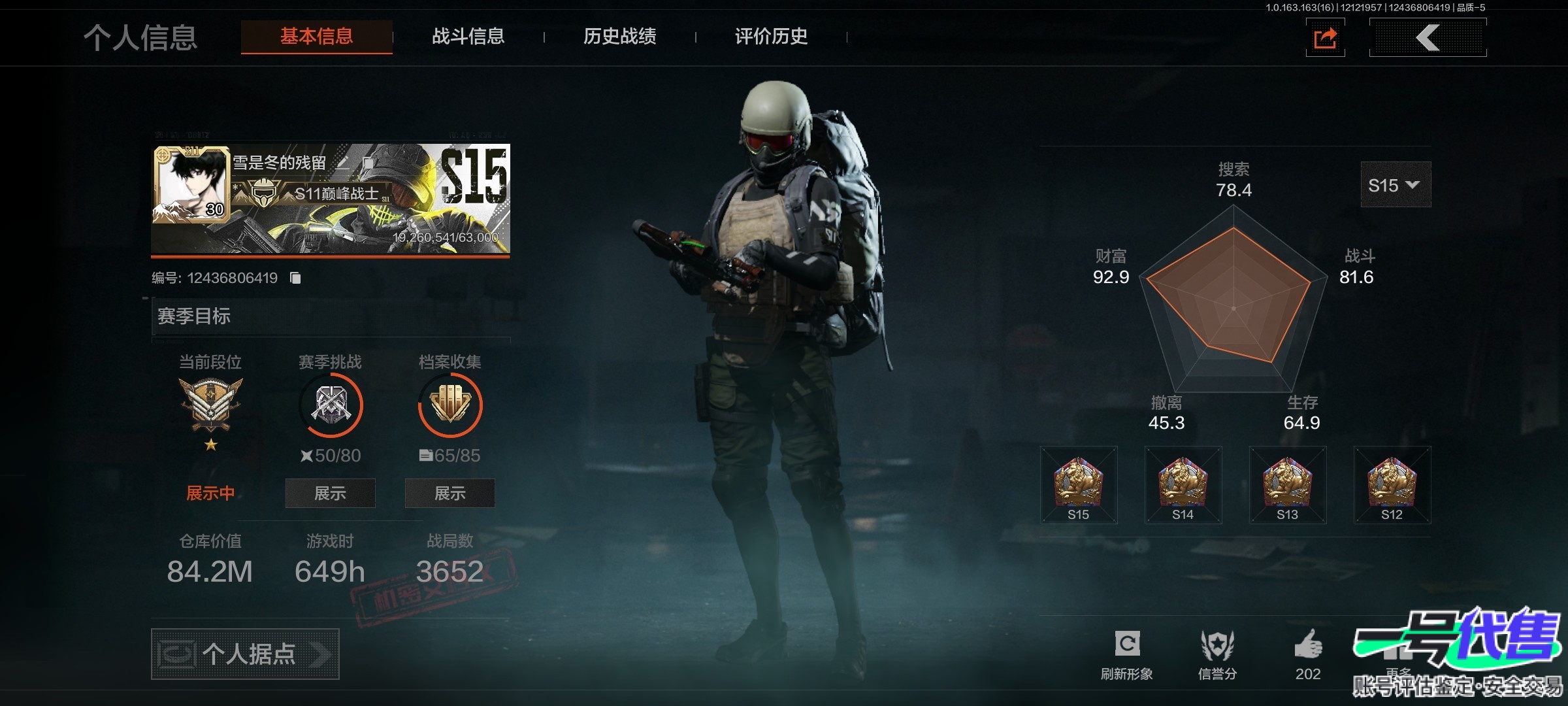The image size is (1568, 706).
Task: Open the 历史战绩 tab
Action: 619,37
